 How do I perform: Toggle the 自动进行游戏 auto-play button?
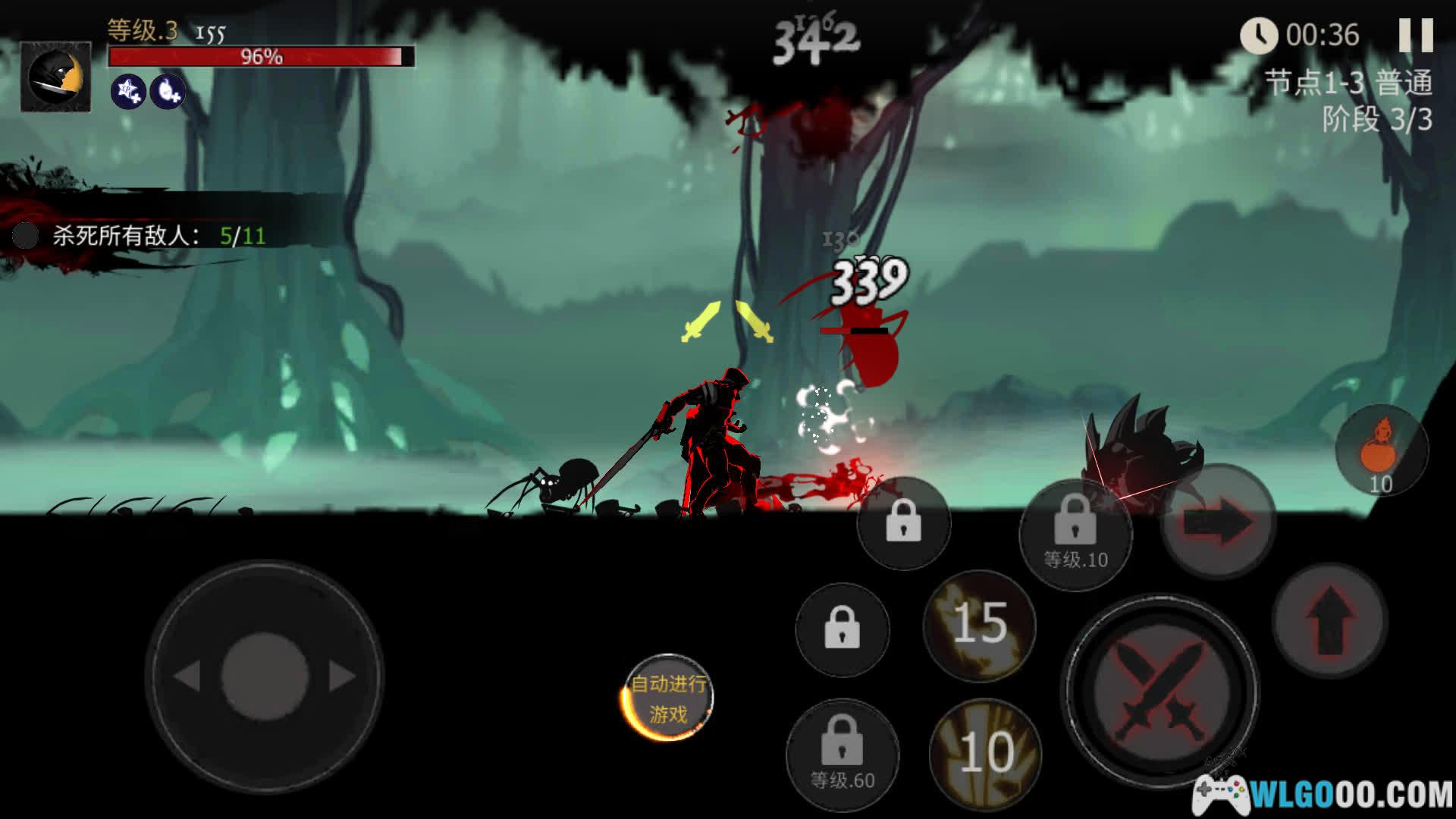[x=667, y=698]
